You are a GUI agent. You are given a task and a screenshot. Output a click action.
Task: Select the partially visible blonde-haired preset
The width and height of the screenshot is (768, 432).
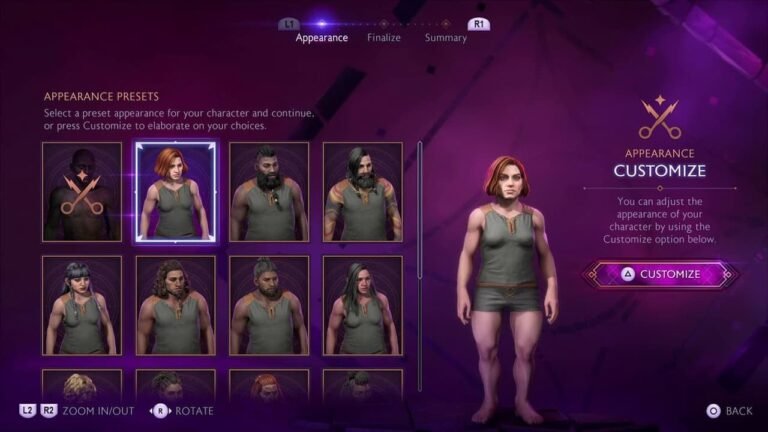(x=82, y=387)
